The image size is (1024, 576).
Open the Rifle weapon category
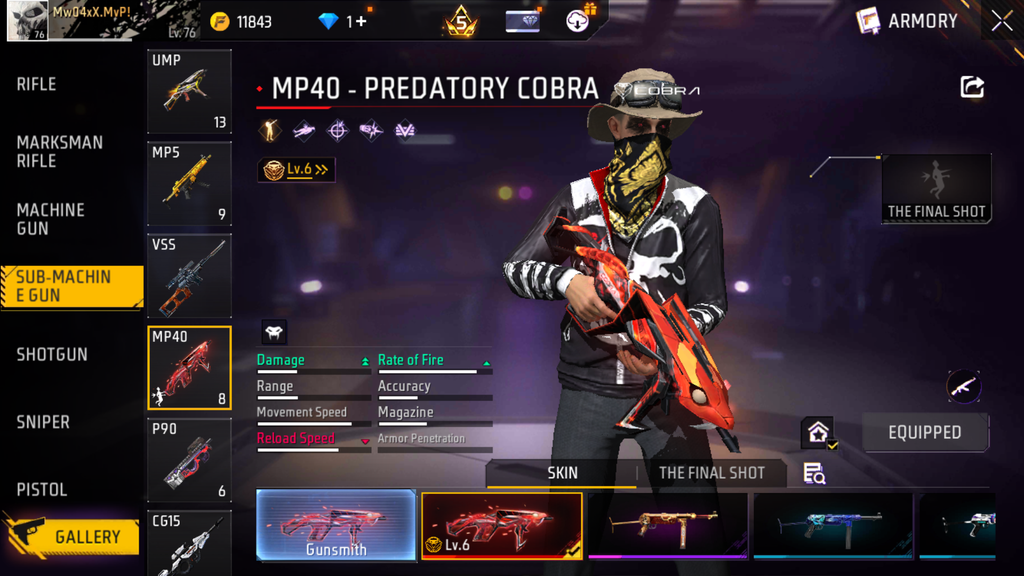click(37, 84)
